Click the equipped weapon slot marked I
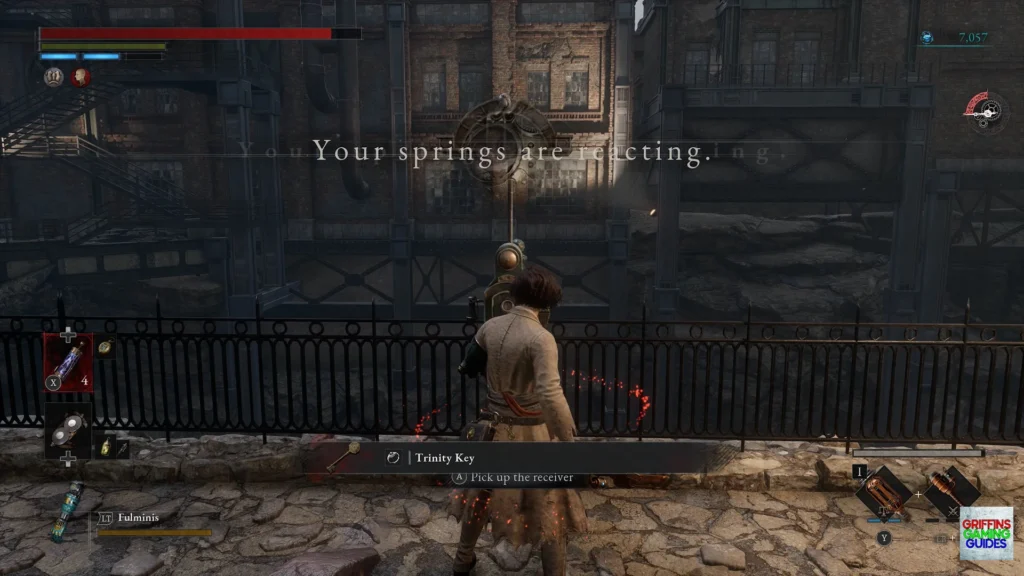This screenshot has height=576, width=1024. (884, 490)
